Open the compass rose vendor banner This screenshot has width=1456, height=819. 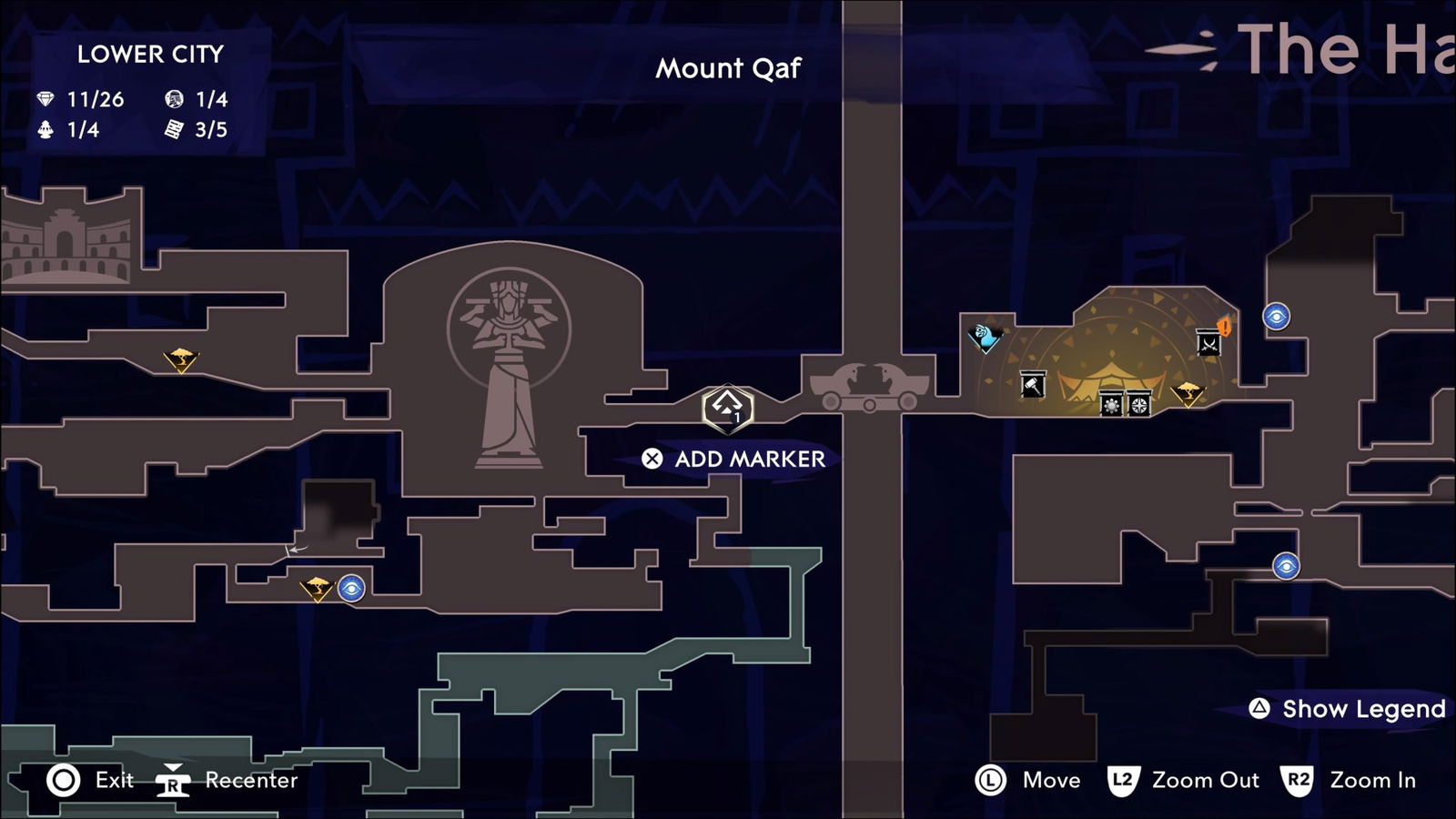click(1139, 404)
